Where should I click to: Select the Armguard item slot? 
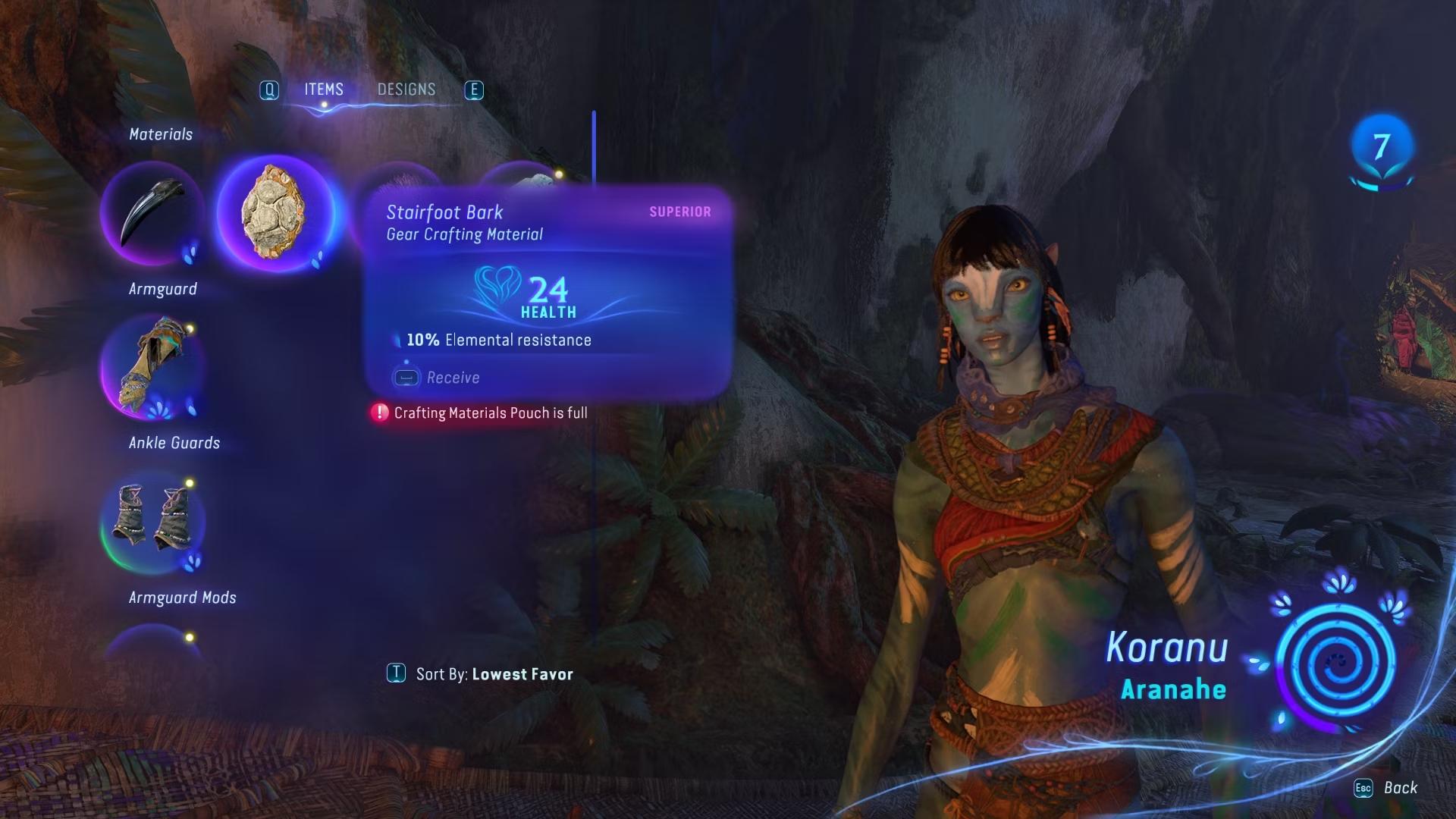tap(152, 369)
